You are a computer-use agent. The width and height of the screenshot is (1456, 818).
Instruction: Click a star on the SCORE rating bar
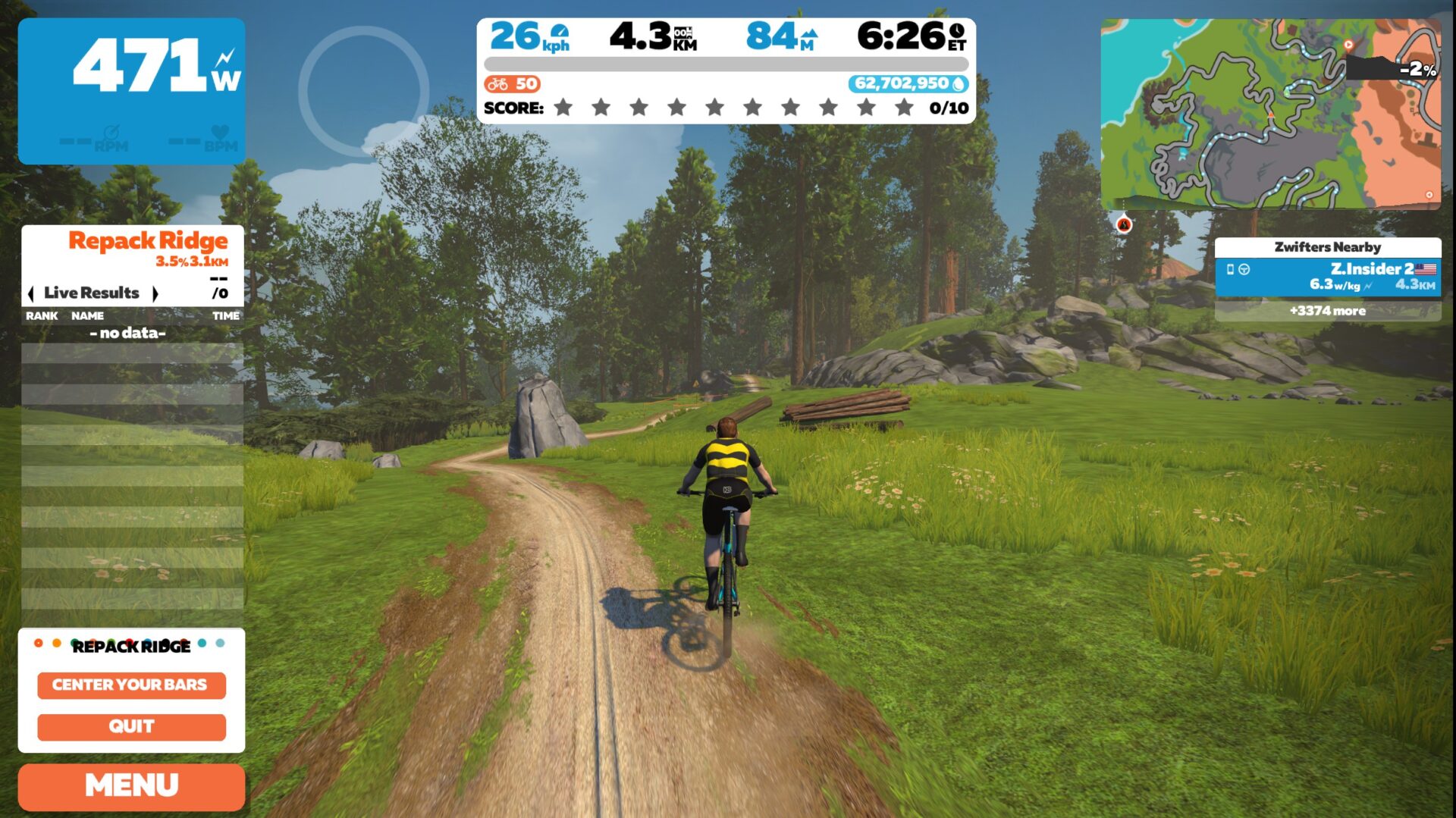coord(563,108)
